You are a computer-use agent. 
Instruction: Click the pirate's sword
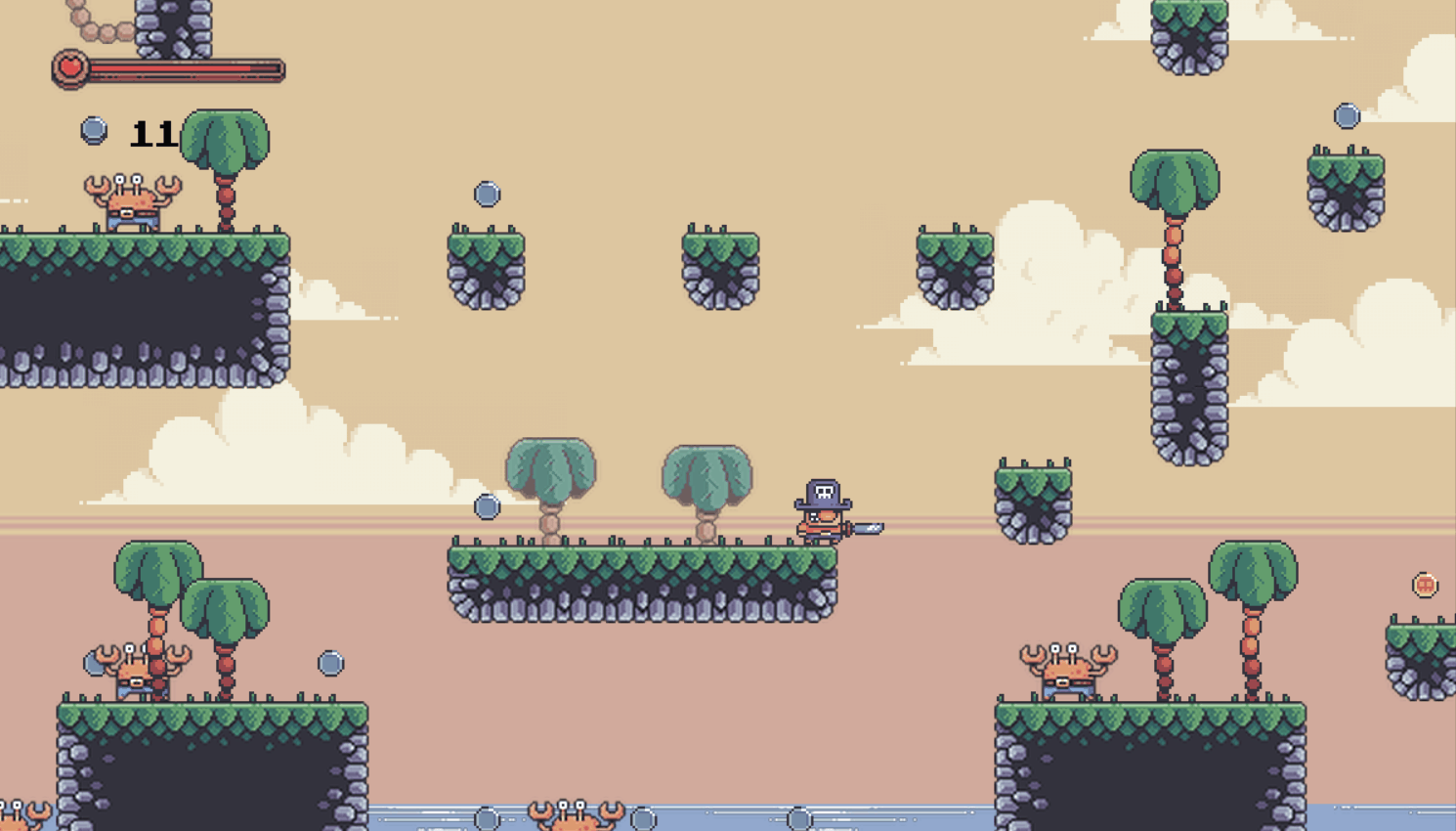[x=869, y=529]
